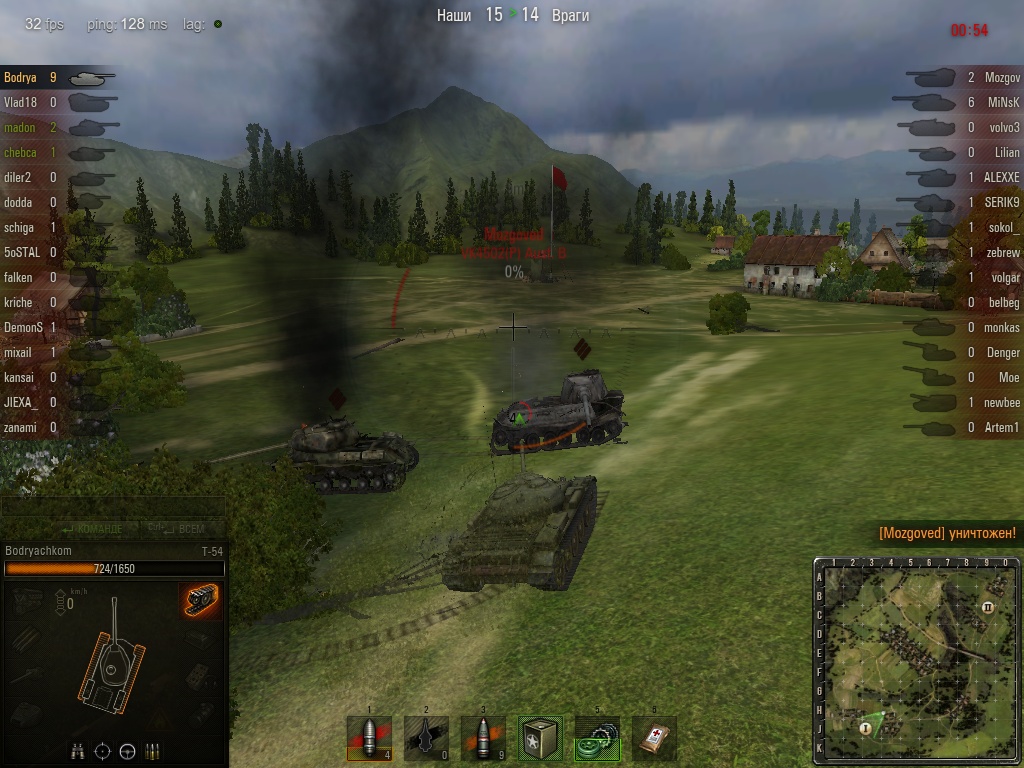
Task: Select ally chebca in the team list
Action: [x=20, y=153]
